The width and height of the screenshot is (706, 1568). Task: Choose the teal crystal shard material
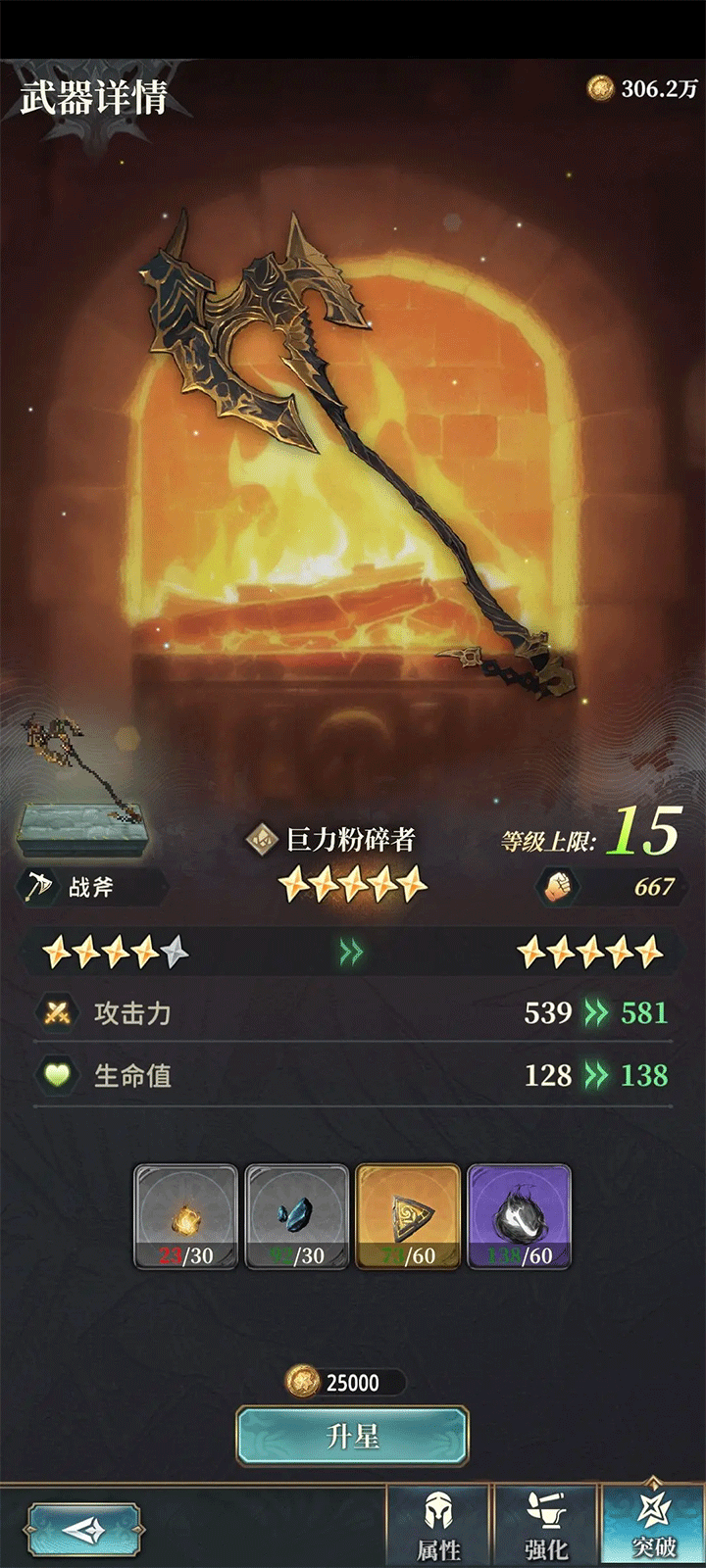[296, 1216]
